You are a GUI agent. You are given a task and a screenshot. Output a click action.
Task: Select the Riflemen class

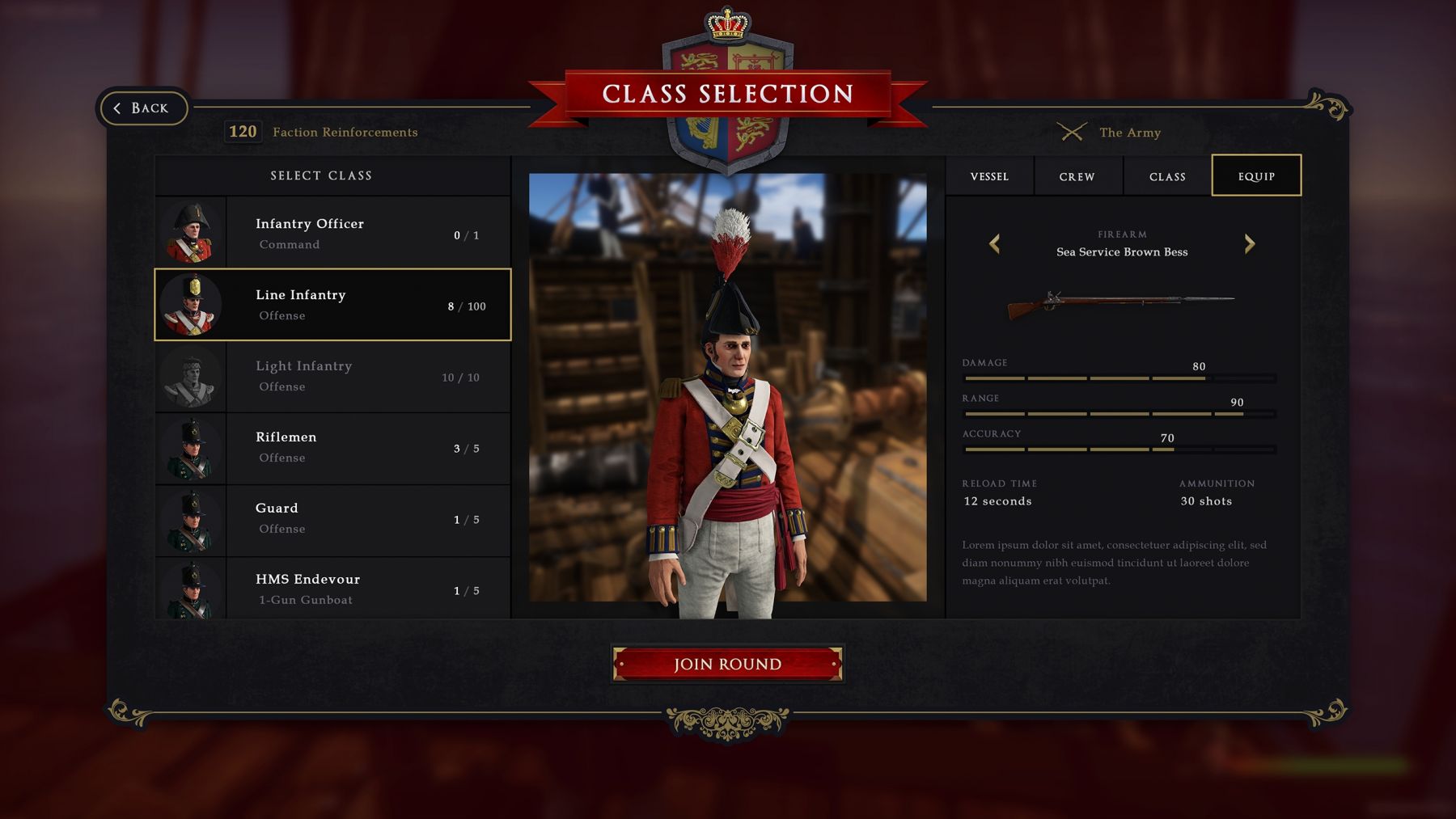coord(332,448)
